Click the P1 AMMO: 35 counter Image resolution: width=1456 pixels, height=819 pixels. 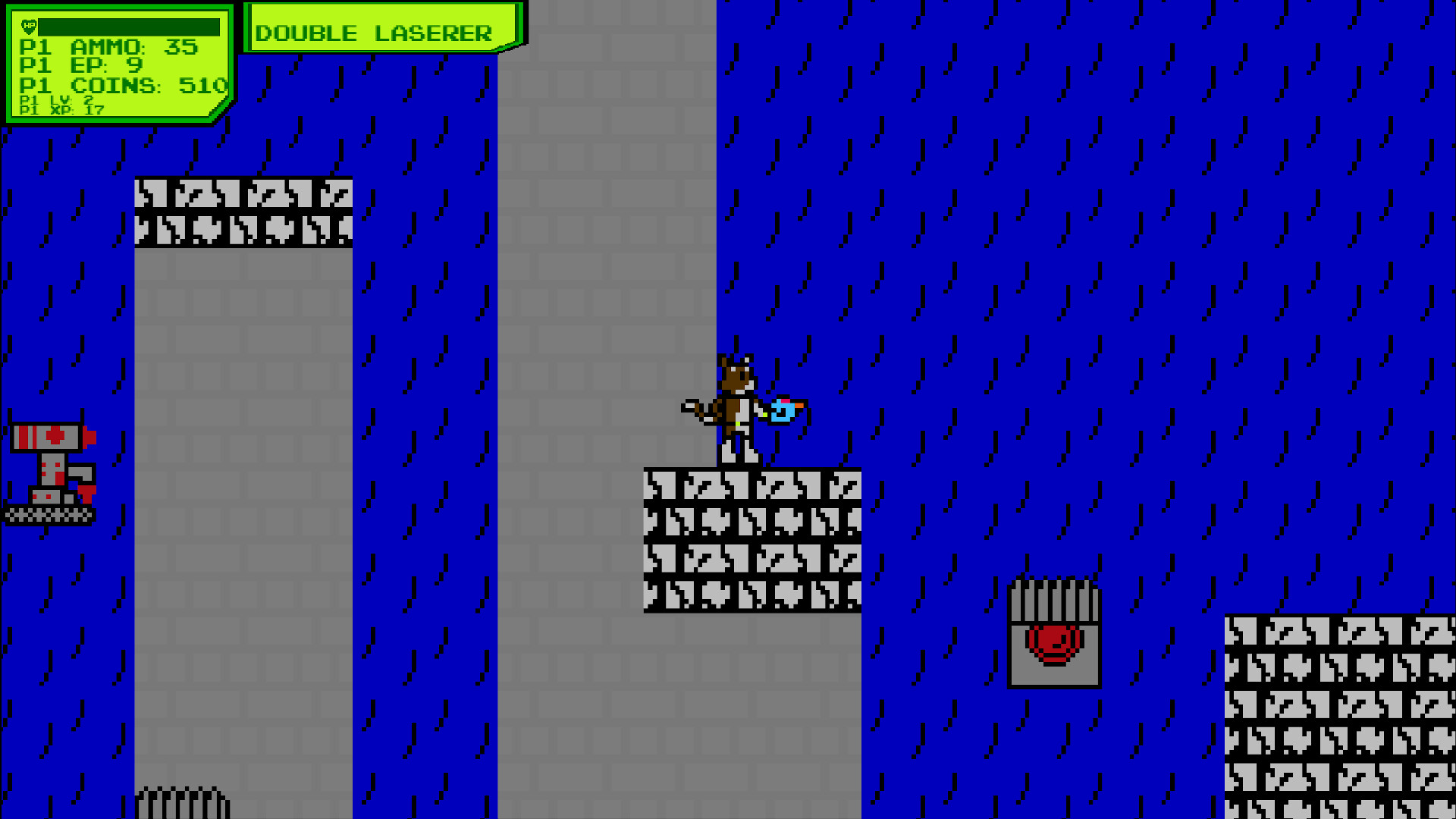106,47
